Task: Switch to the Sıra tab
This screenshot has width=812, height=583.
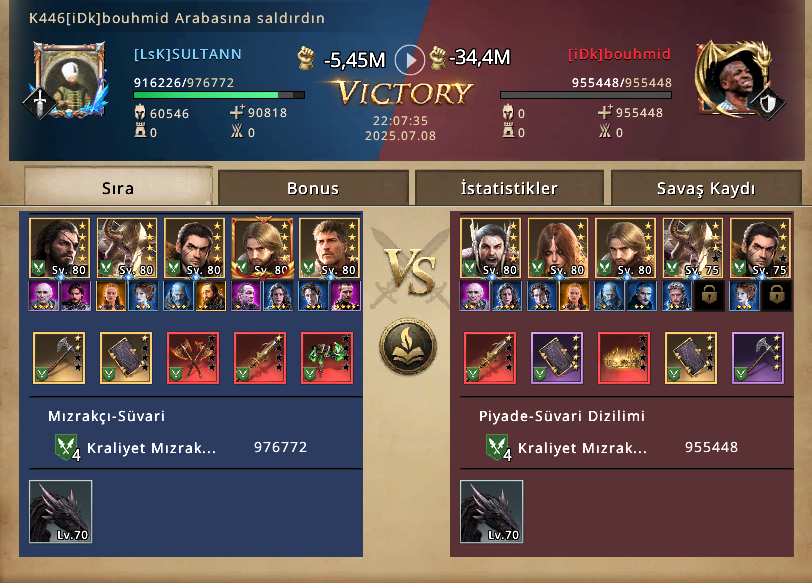Action: (x=118, y=188)
